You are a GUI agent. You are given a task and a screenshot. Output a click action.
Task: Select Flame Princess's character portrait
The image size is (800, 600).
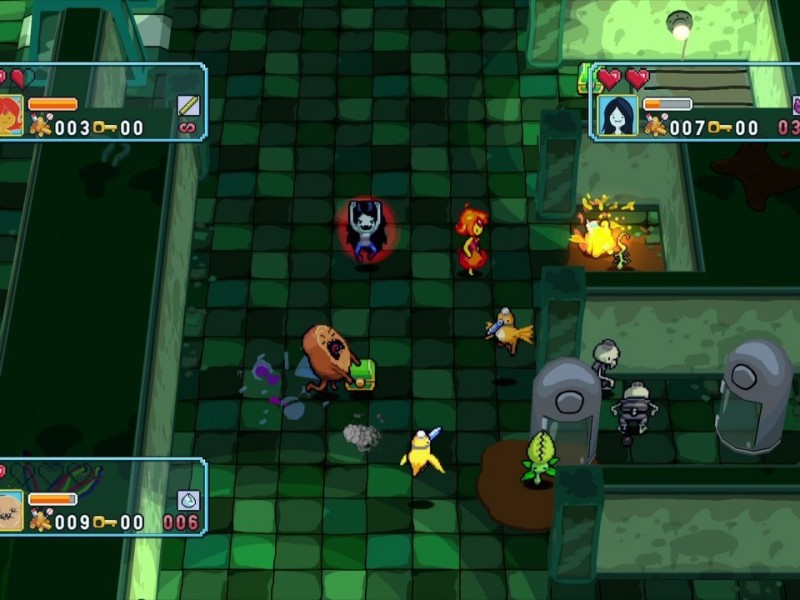[x=9, y=114]
